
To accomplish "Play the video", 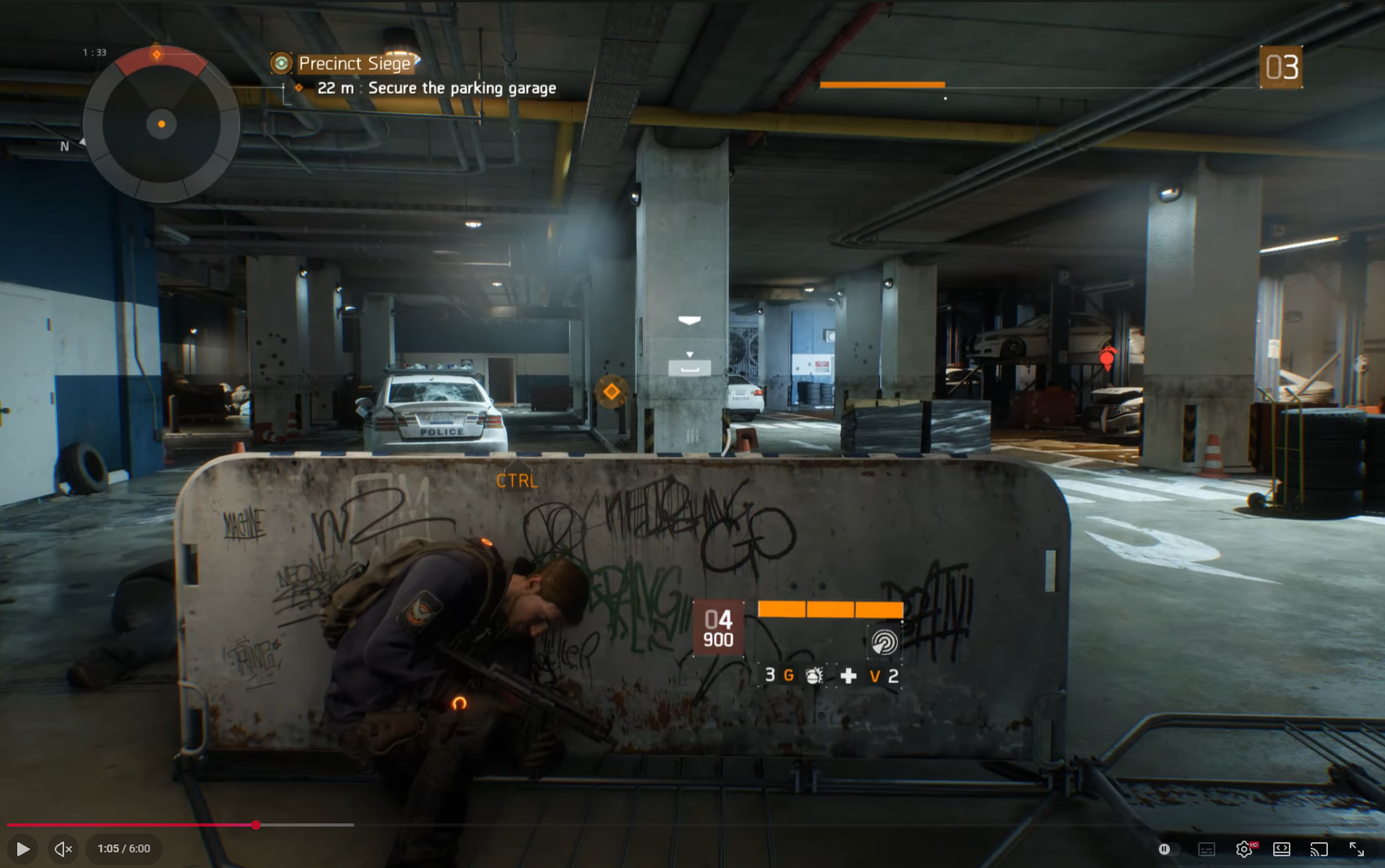I will [23, 848].
